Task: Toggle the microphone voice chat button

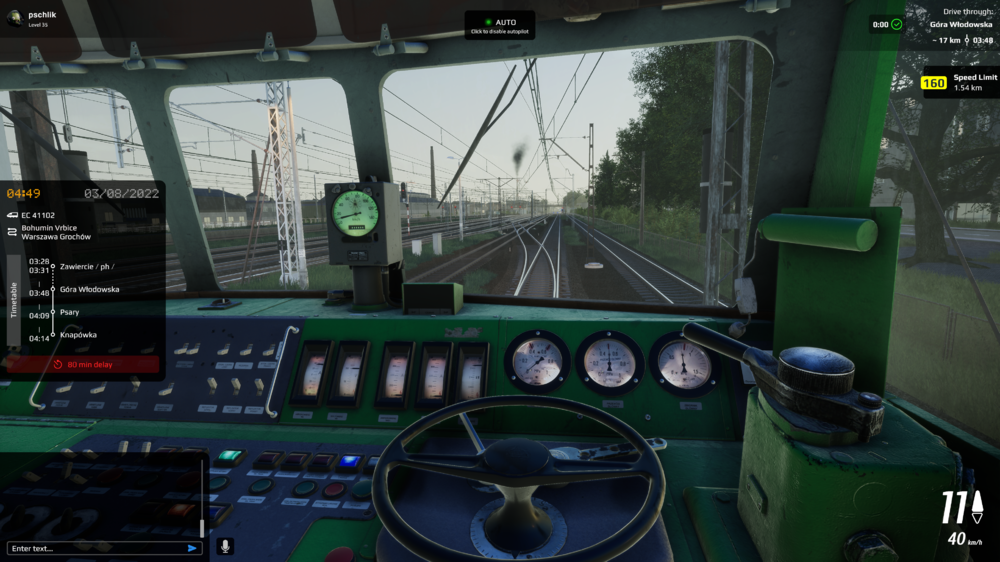Action: coord(224,546)
